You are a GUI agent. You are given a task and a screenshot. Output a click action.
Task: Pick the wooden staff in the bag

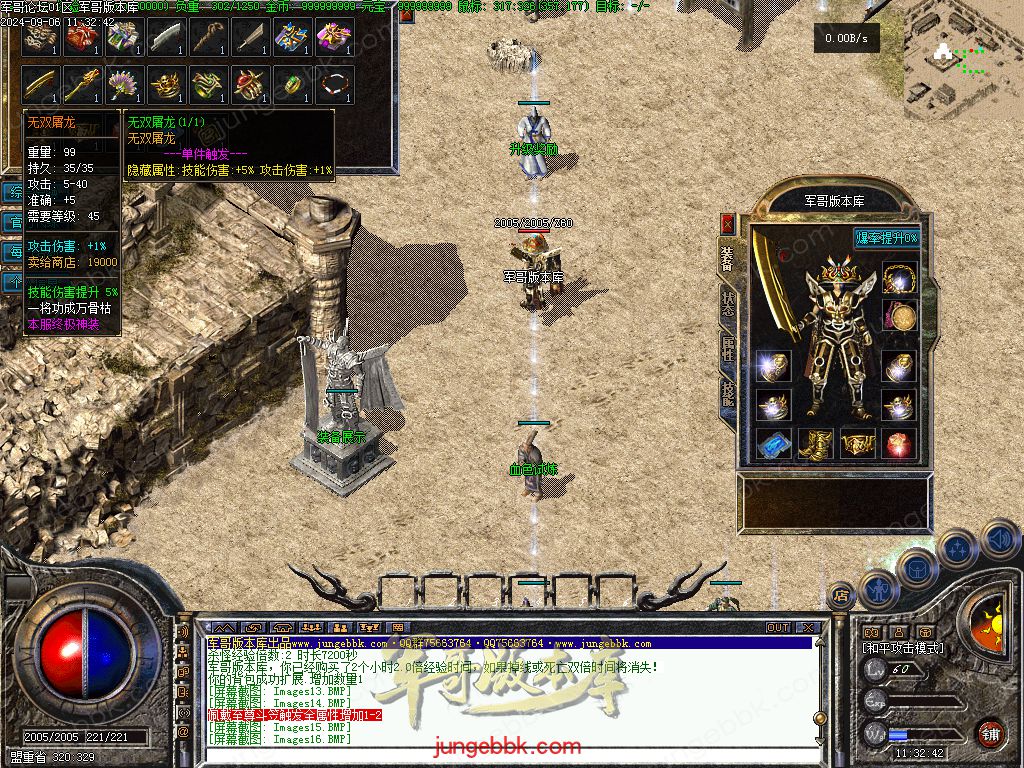208,37
